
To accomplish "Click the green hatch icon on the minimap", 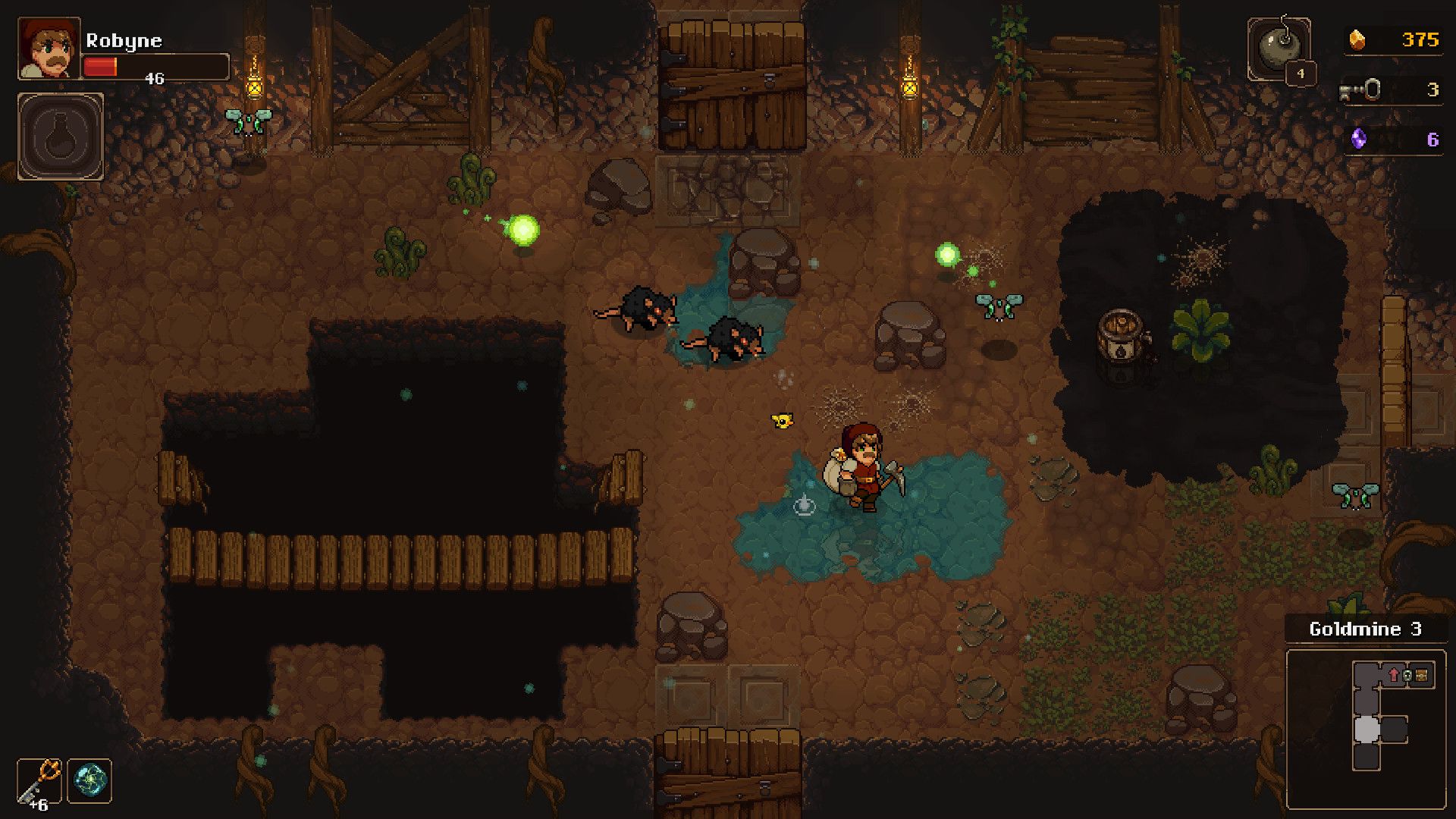I will (1407, 676).
